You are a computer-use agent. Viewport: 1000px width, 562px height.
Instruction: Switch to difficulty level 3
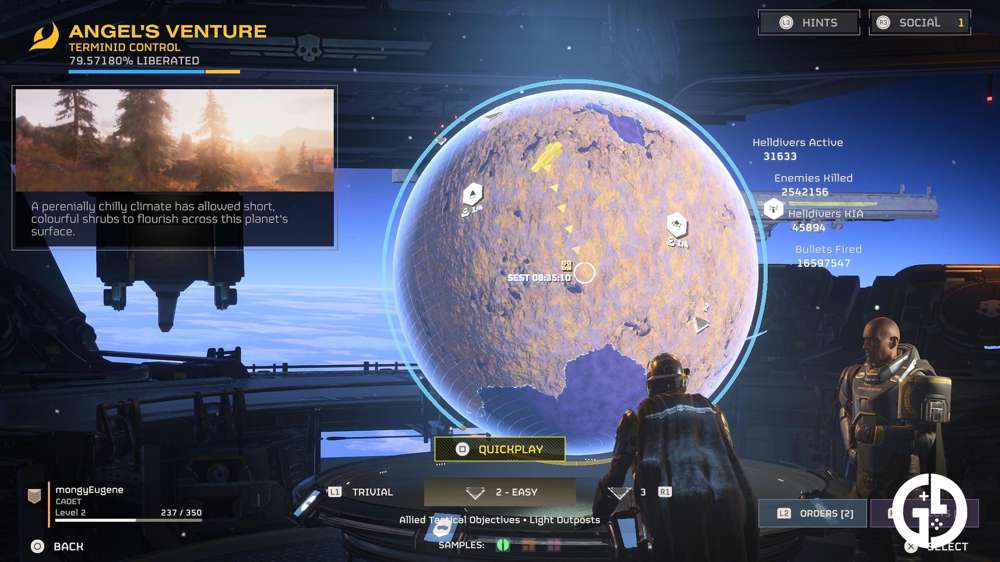pyautogui.click(x=640, y=492)
